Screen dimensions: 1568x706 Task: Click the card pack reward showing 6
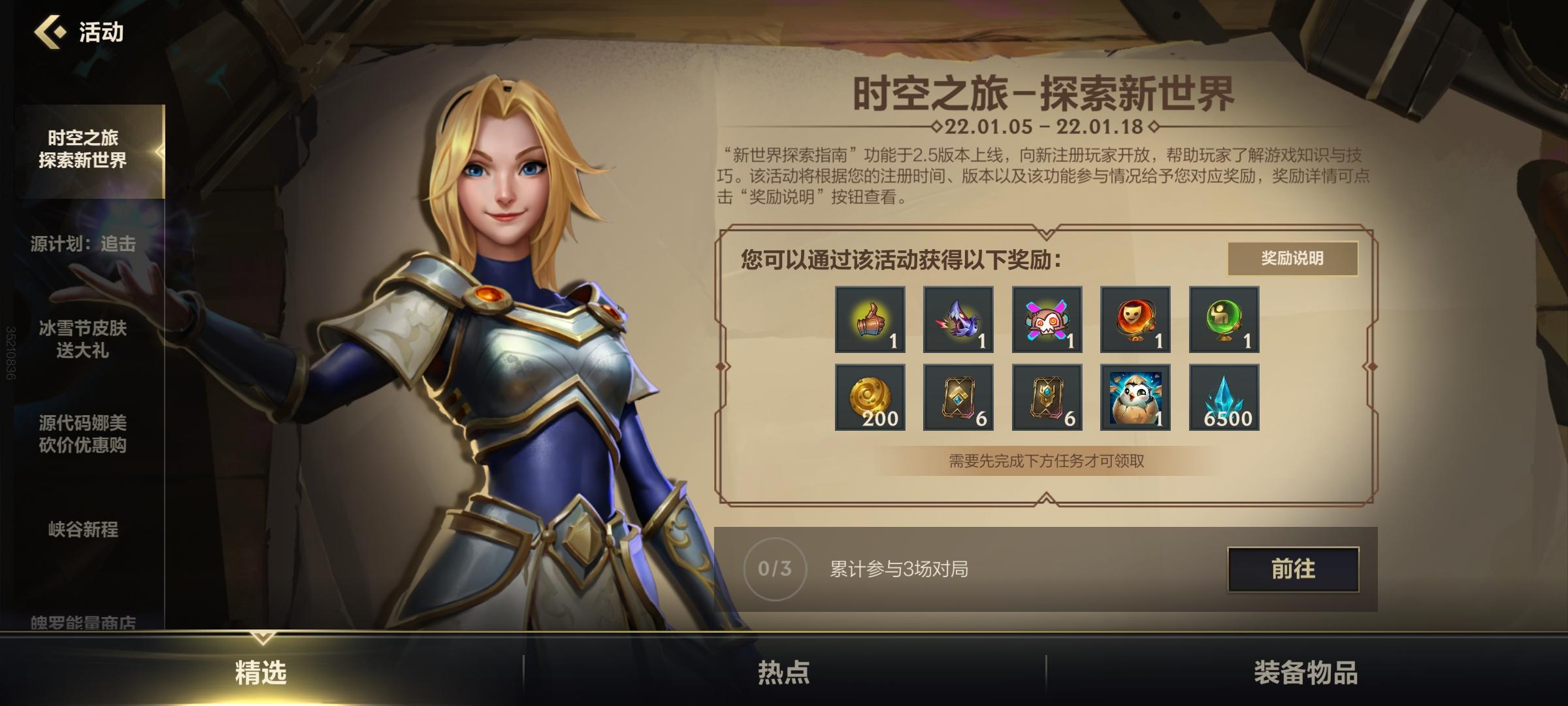958,399
